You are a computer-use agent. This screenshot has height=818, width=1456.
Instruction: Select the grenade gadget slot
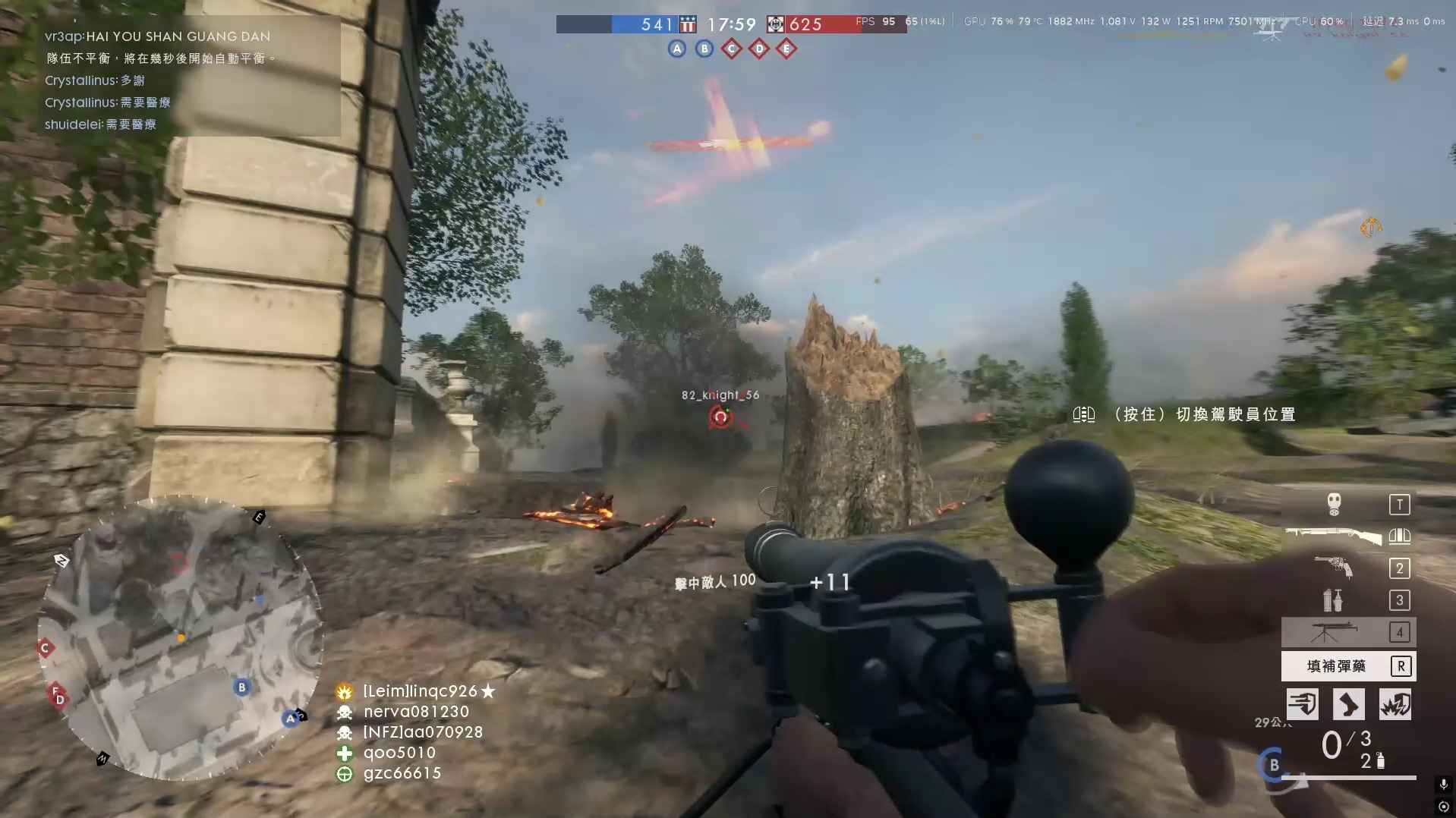tap(1333, 599)
